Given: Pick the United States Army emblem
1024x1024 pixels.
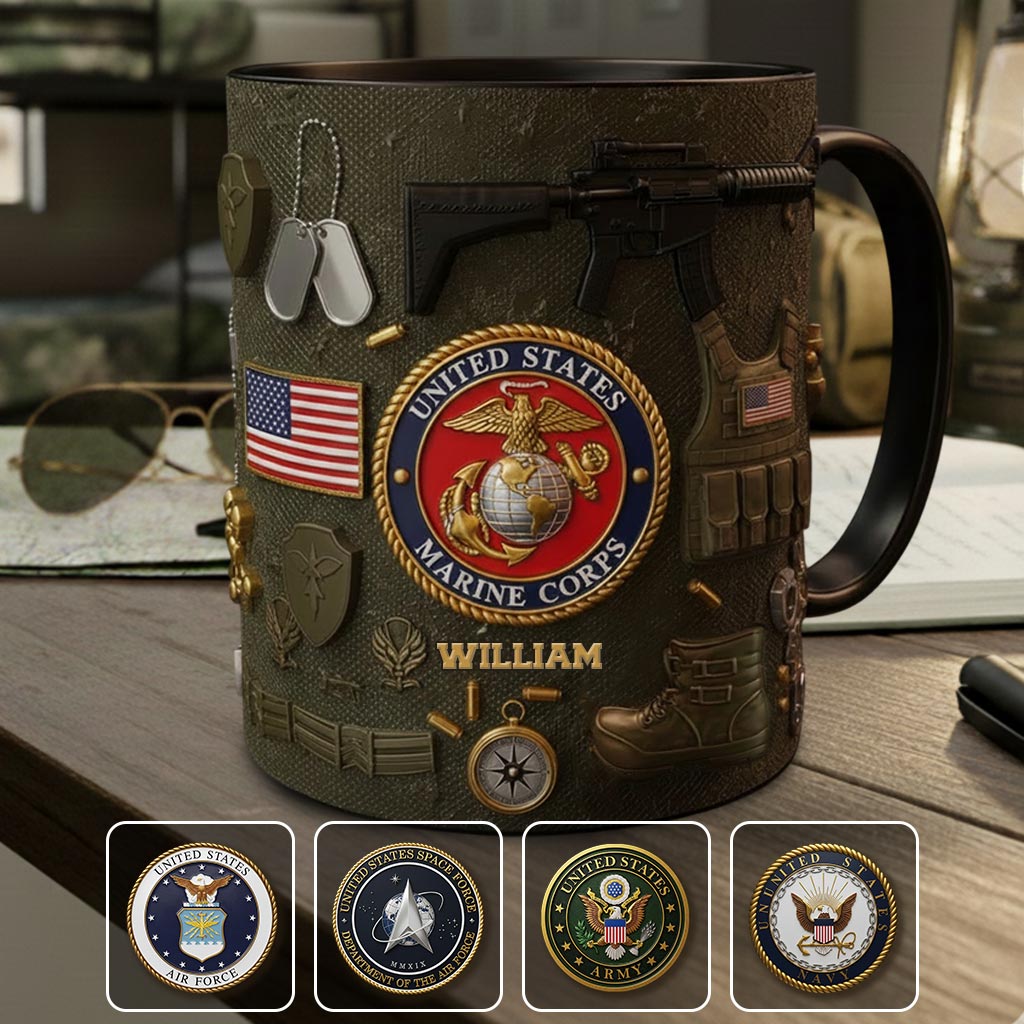Looking at the screenshot, I should [x=616, y=916].
